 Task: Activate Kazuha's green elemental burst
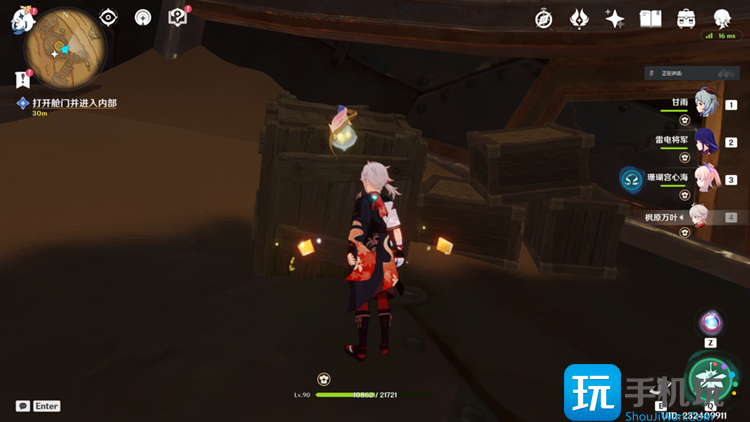(713, 378)
